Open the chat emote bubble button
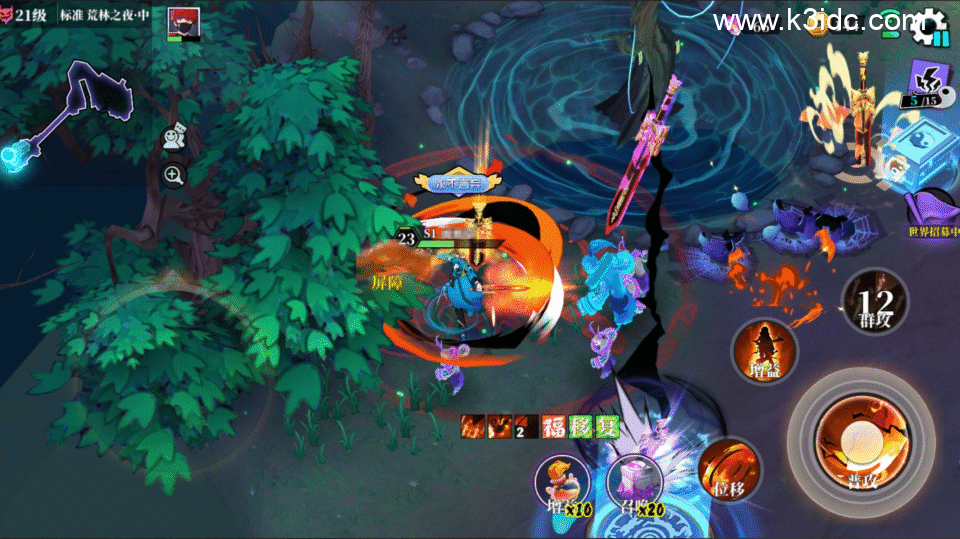Screen dimensions: 960x539 coord(174,138)
